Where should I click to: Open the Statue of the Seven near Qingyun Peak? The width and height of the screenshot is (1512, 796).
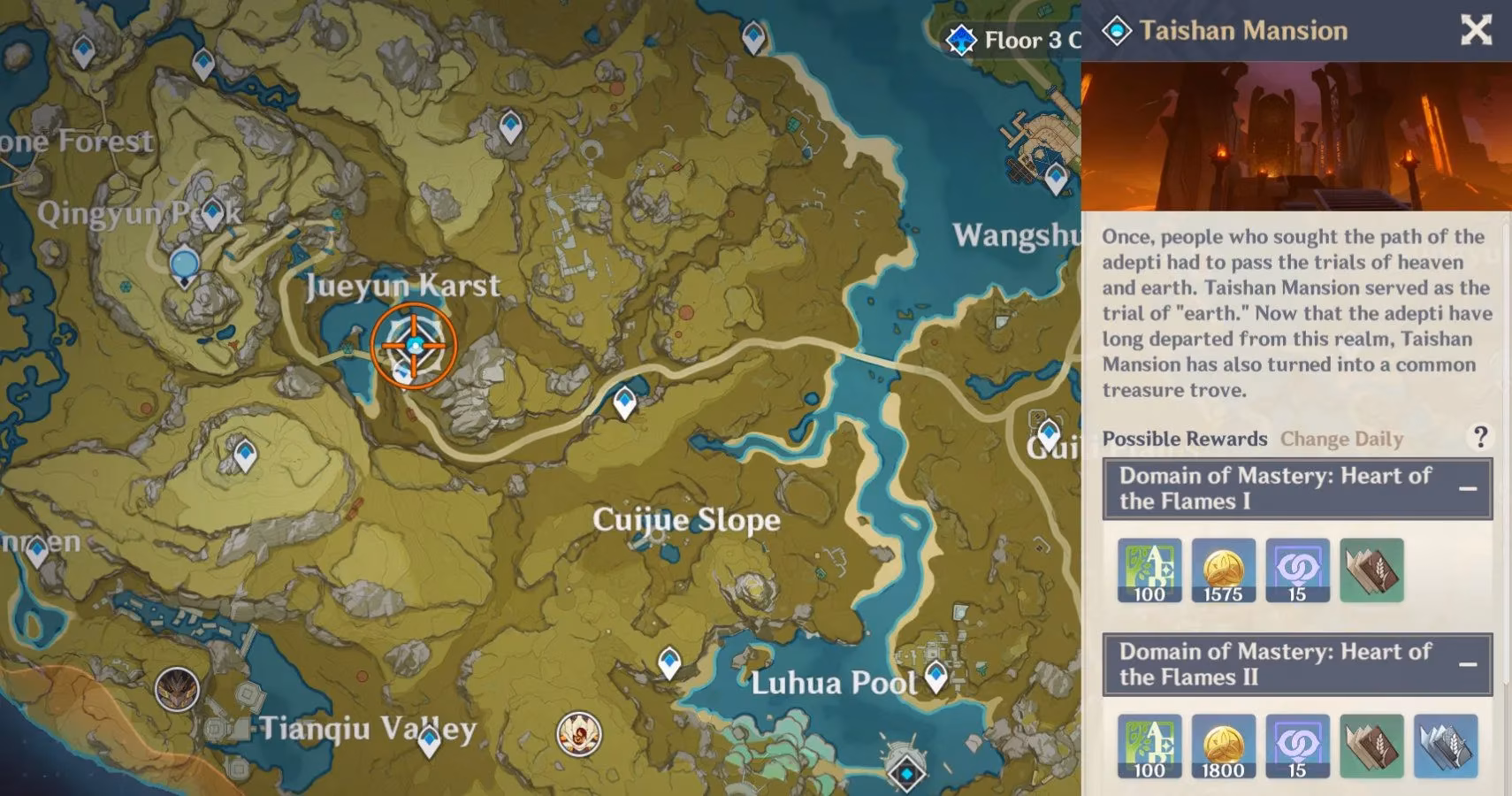(x=183, y=264)
